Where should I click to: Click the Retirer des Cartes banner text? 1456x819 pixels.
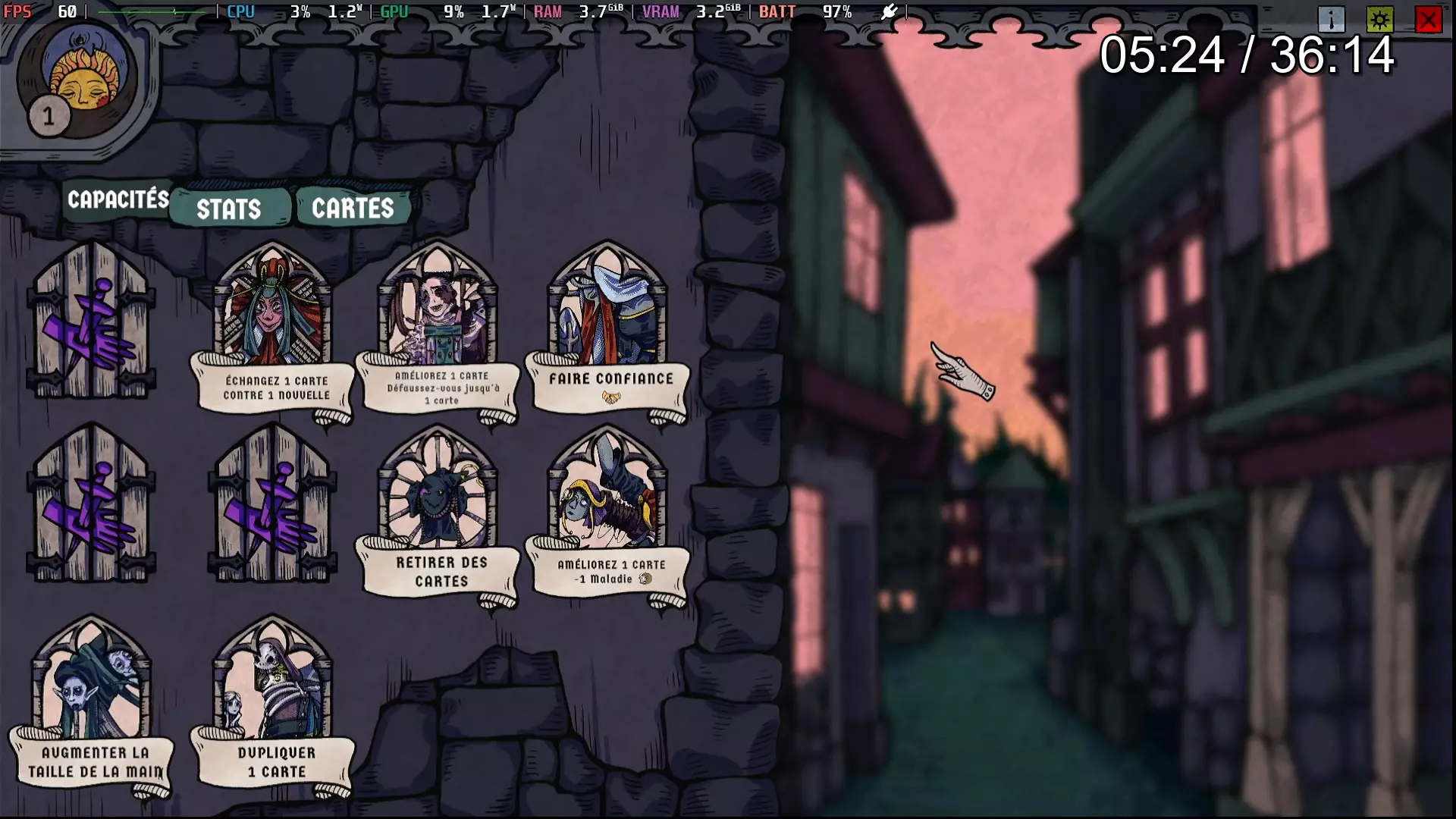pos(440,570)
